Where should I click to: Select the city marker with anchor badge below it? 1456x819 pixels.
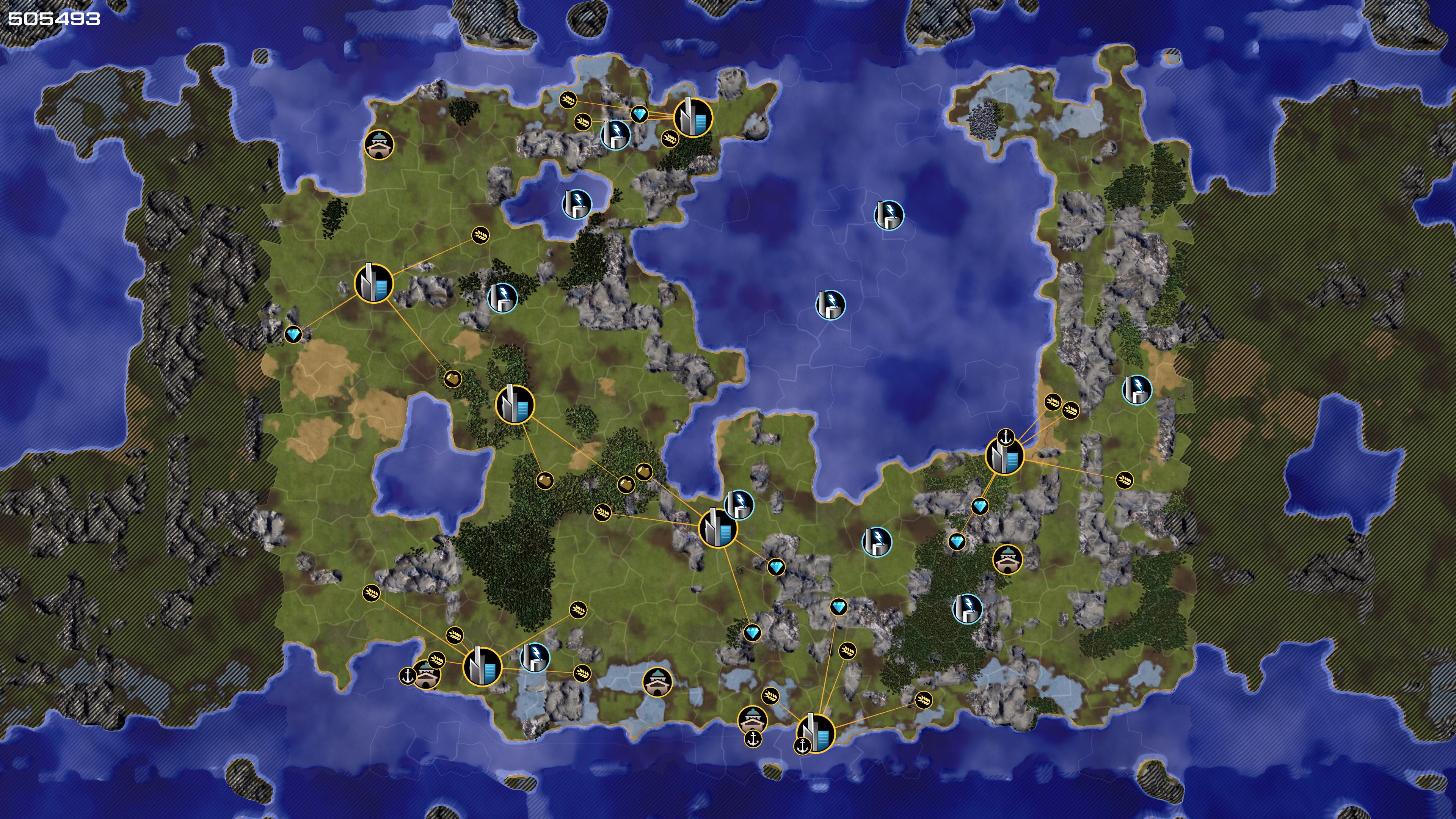pyautogui.click(x=816, y=733)
